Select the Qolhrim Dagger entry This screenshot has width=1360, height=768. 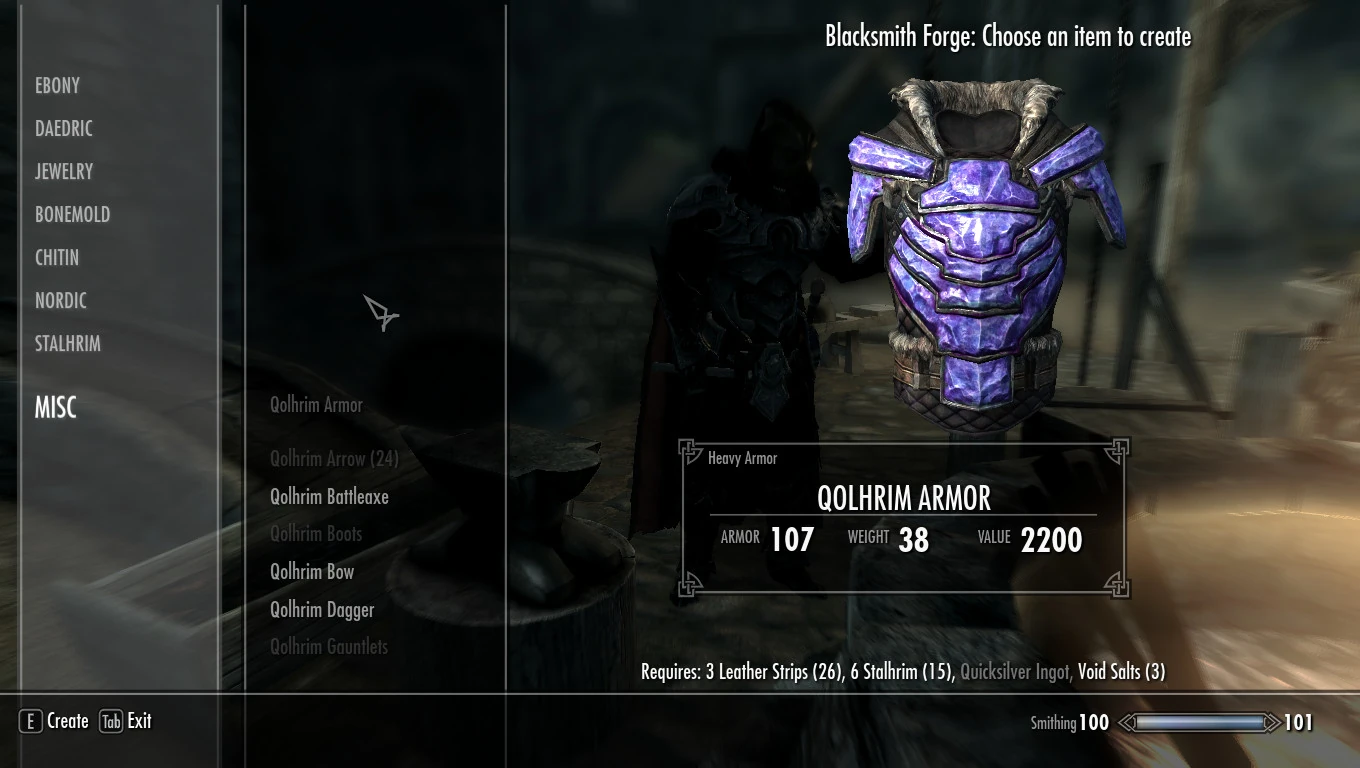[322, 608]
